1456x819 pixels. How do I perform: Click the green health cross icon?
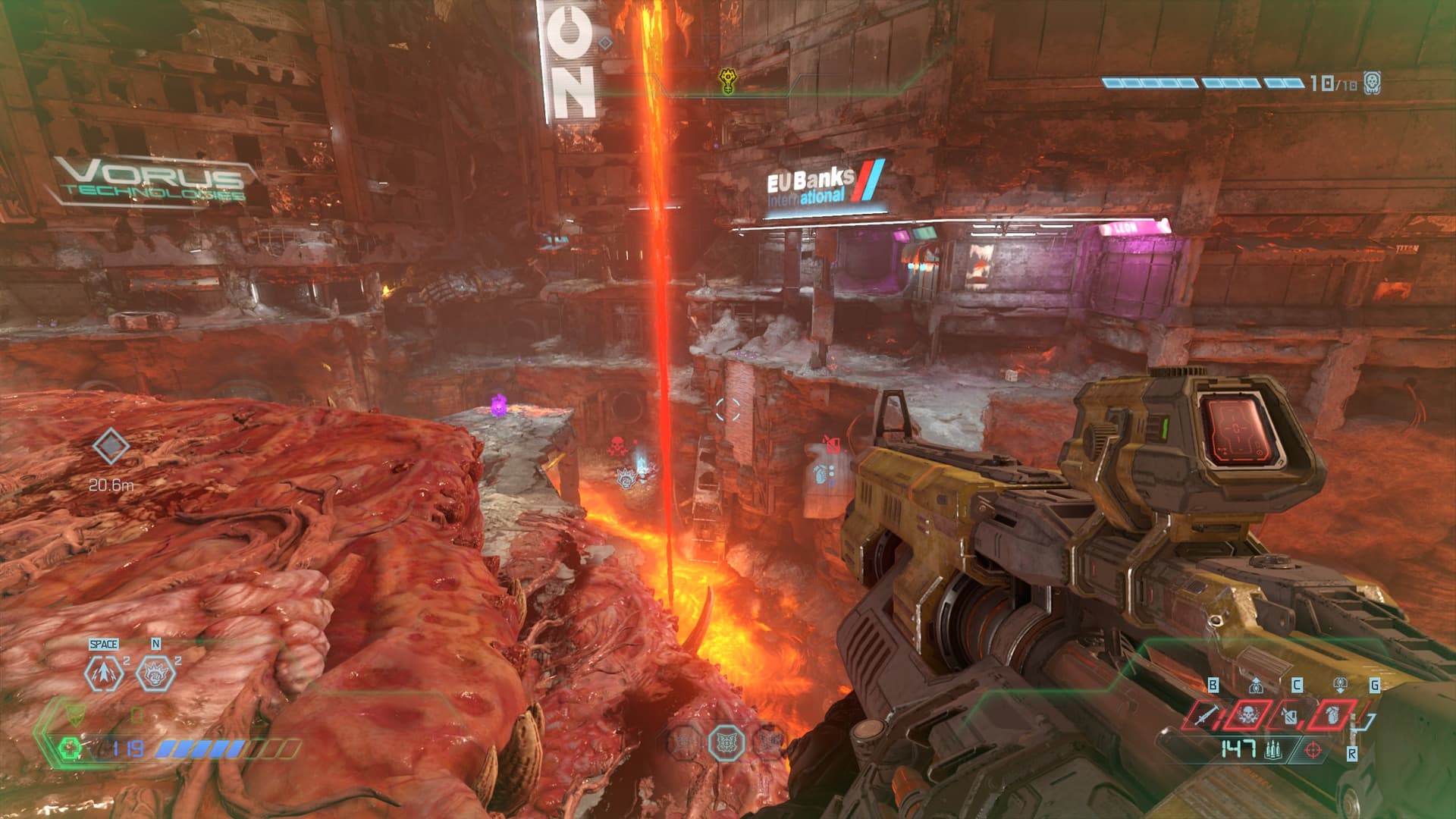[71, 749]
